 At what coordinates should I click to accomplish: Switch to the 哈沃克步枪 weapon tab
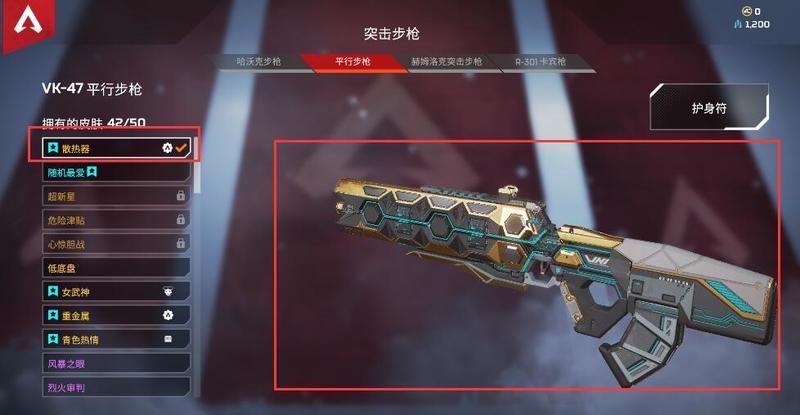click(x=257, y=62)
